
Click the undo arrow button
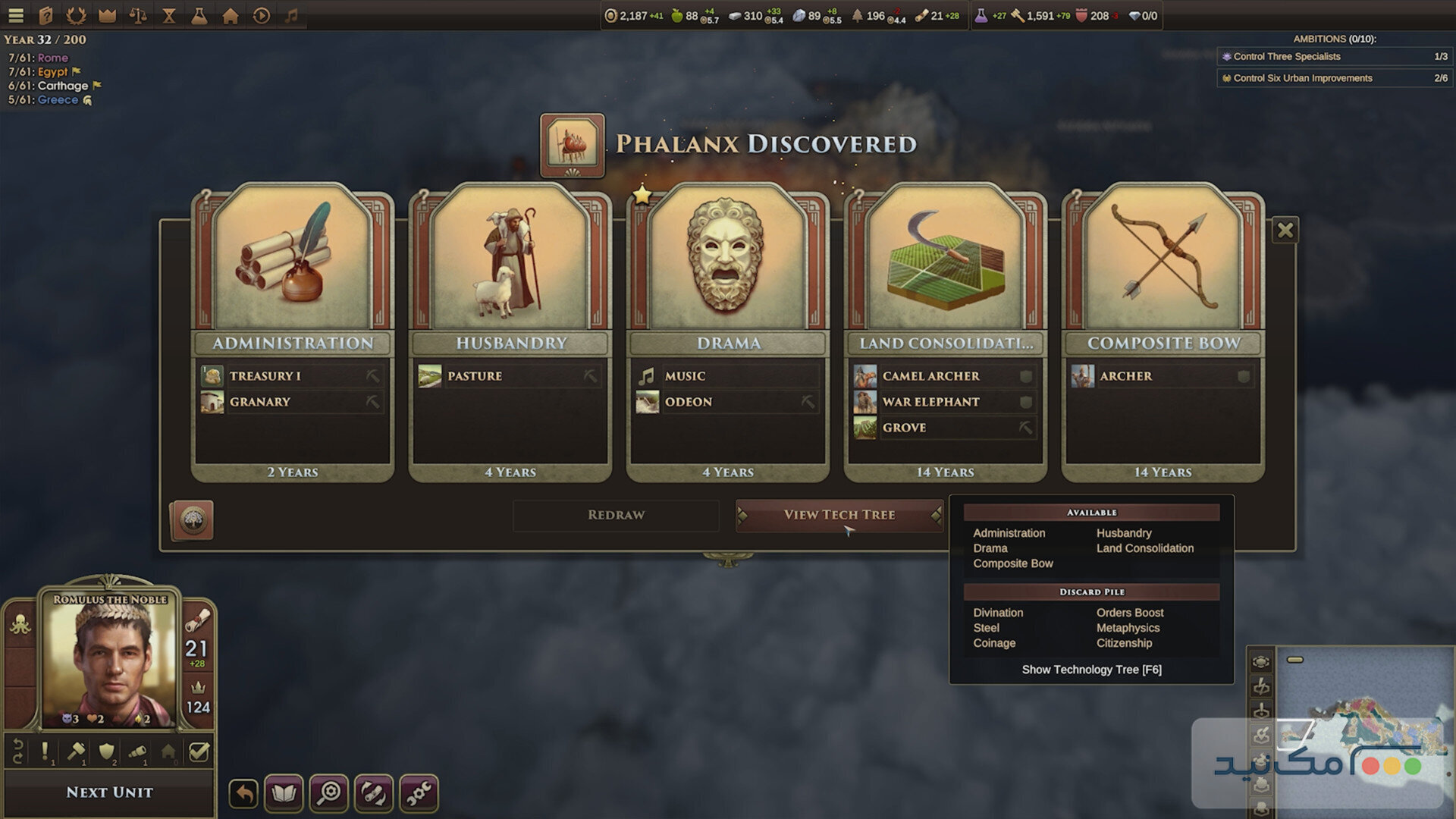[x=243, y=794]
